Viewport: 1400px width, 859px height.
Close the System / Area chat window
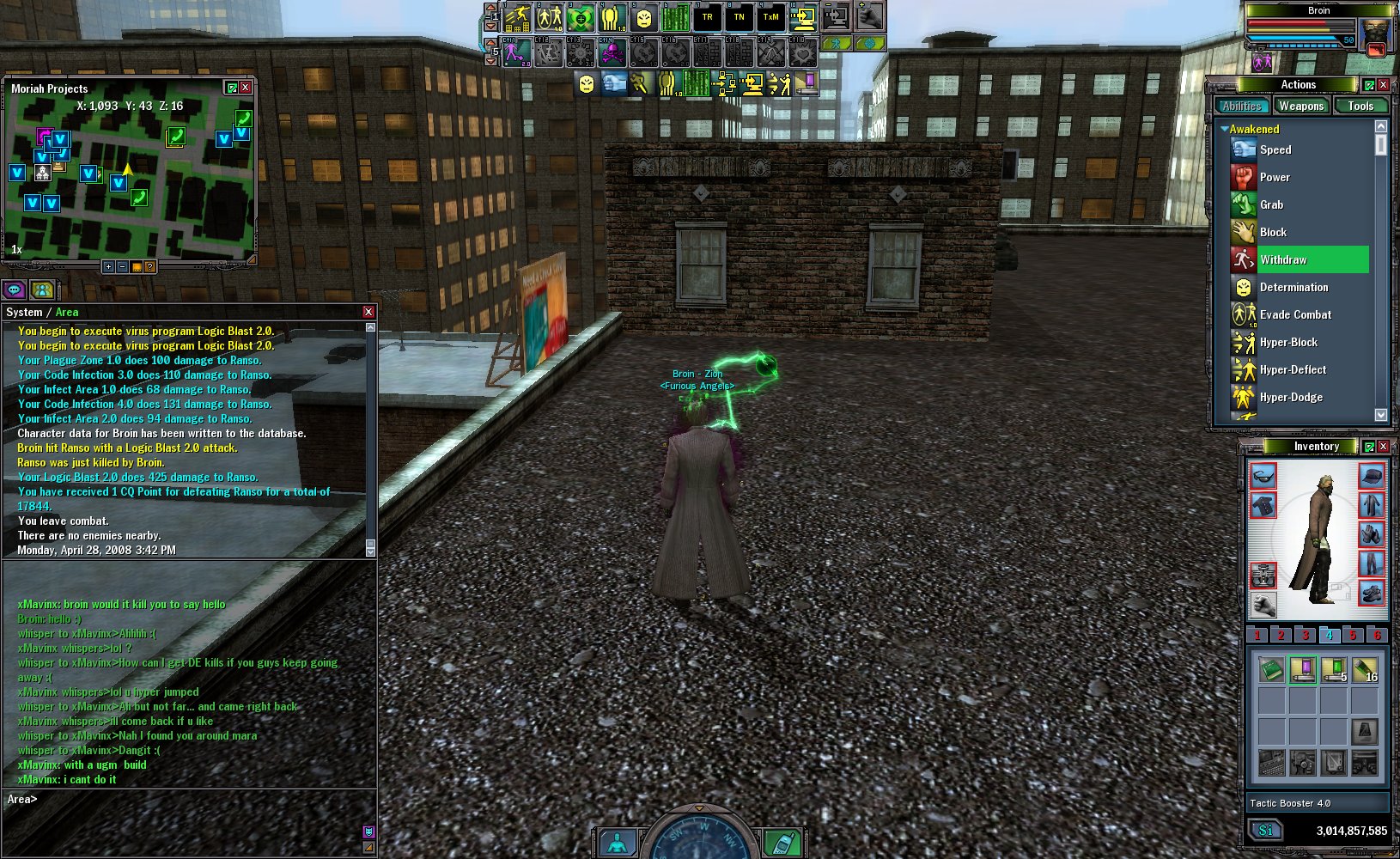point(368,312)
